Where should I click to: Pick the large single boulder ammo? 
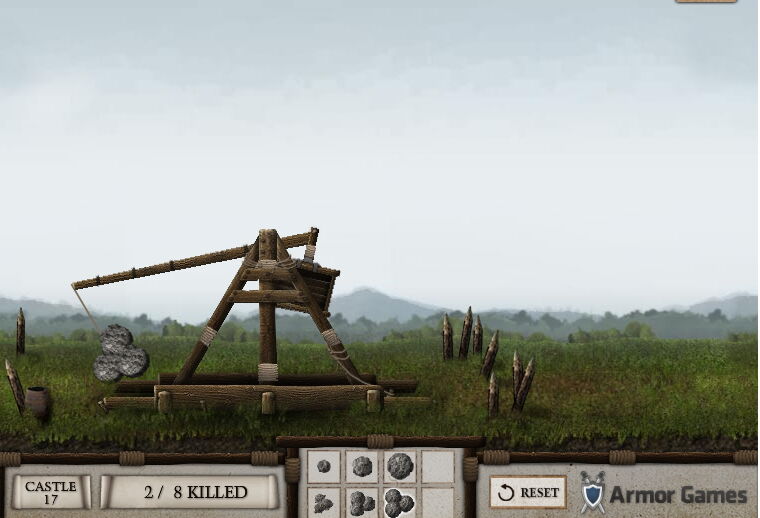[399, 466]
